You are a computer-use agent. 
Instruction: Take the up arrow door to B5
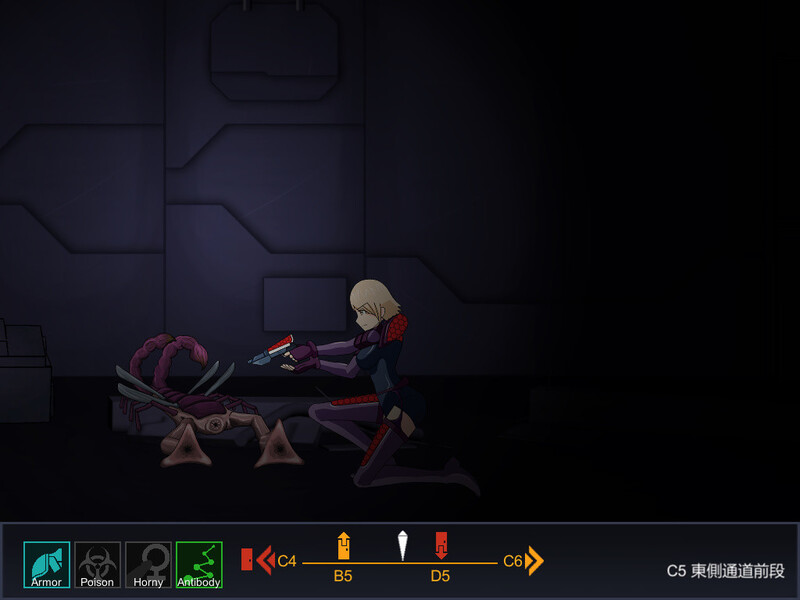[x=343, y=546]
